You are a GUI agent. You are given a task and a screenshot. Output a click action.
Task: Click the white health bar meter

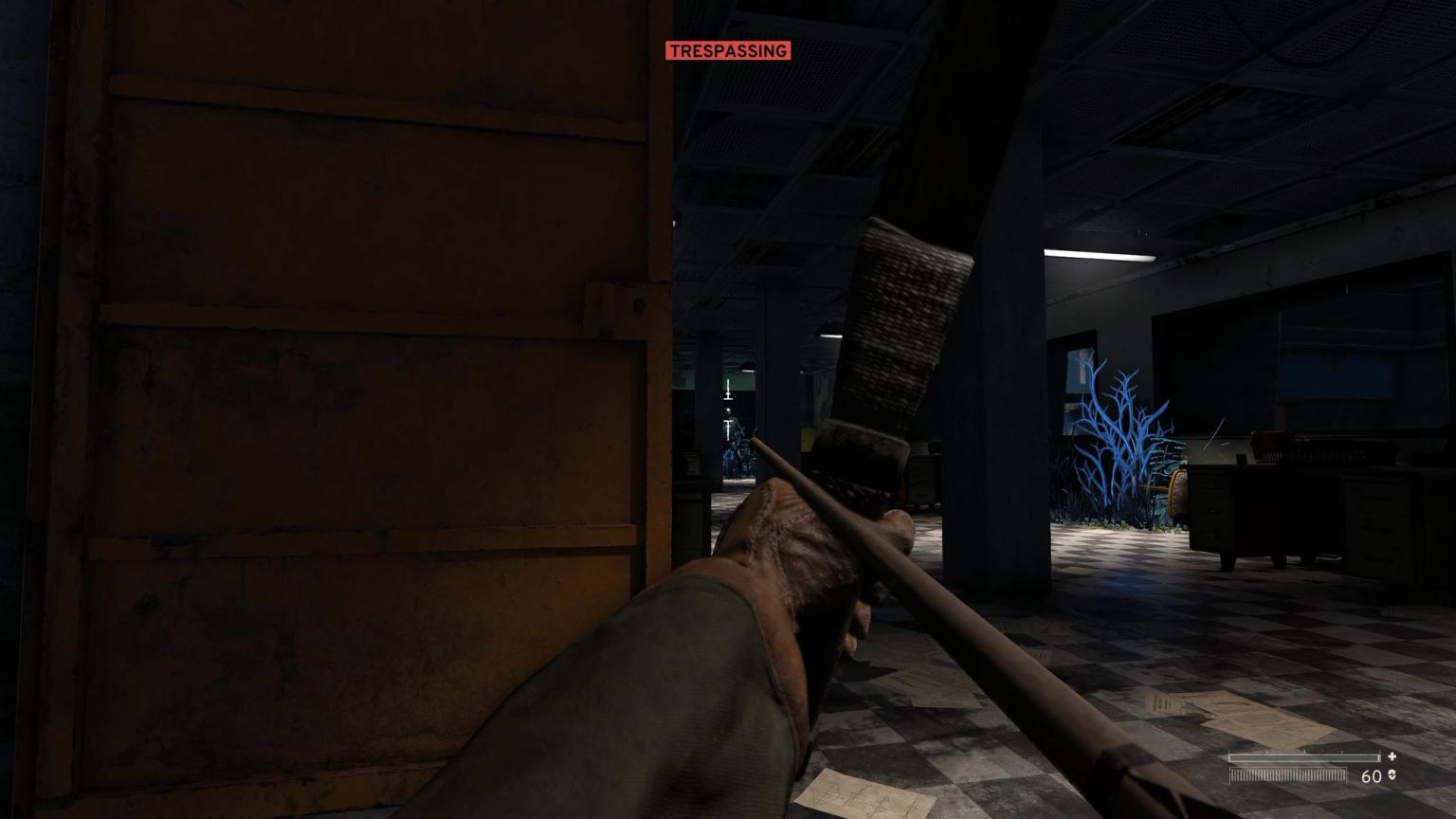pos(1303,757)
